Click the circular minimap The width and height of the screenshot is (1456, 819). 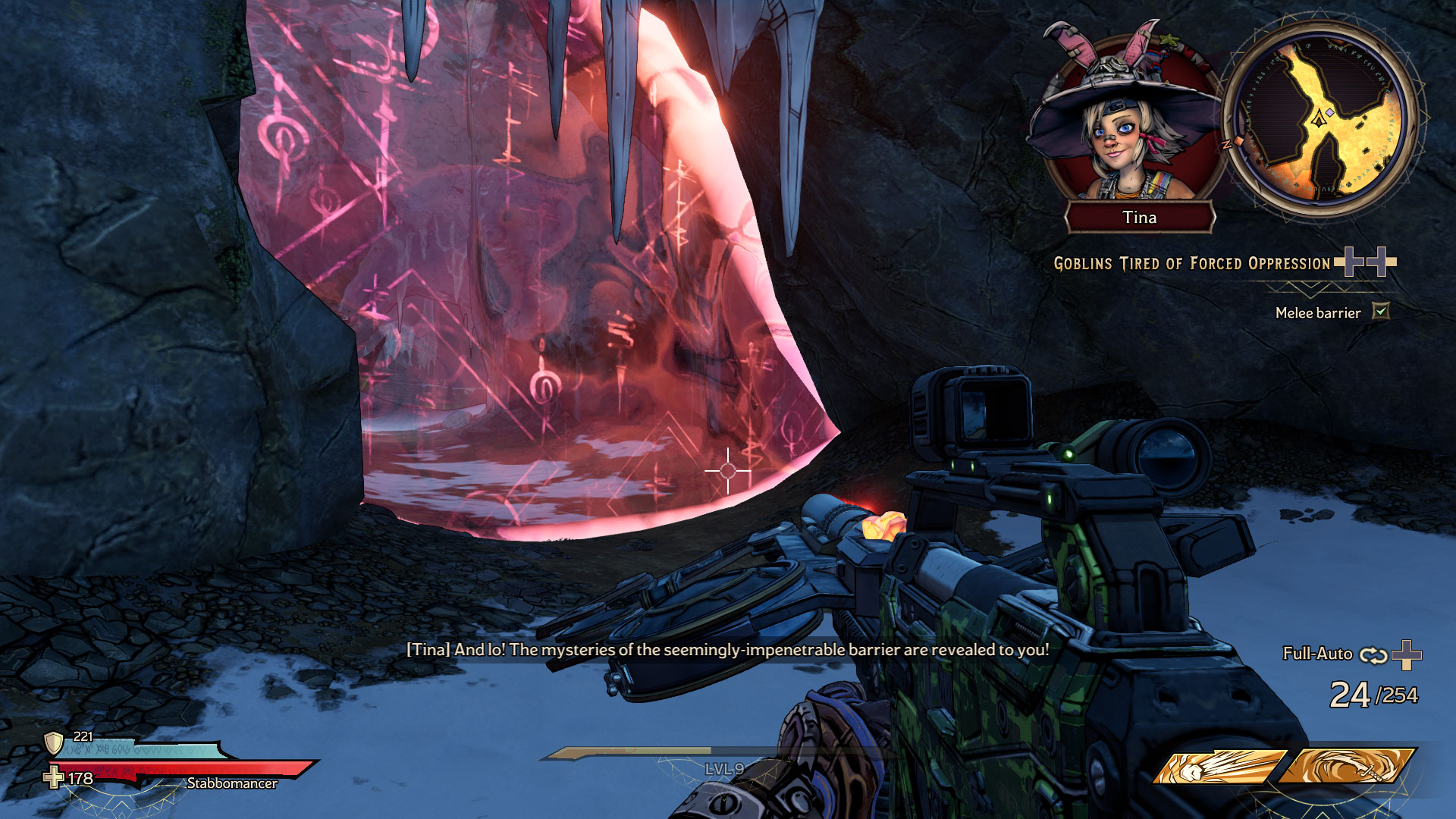pos(1320,121)
